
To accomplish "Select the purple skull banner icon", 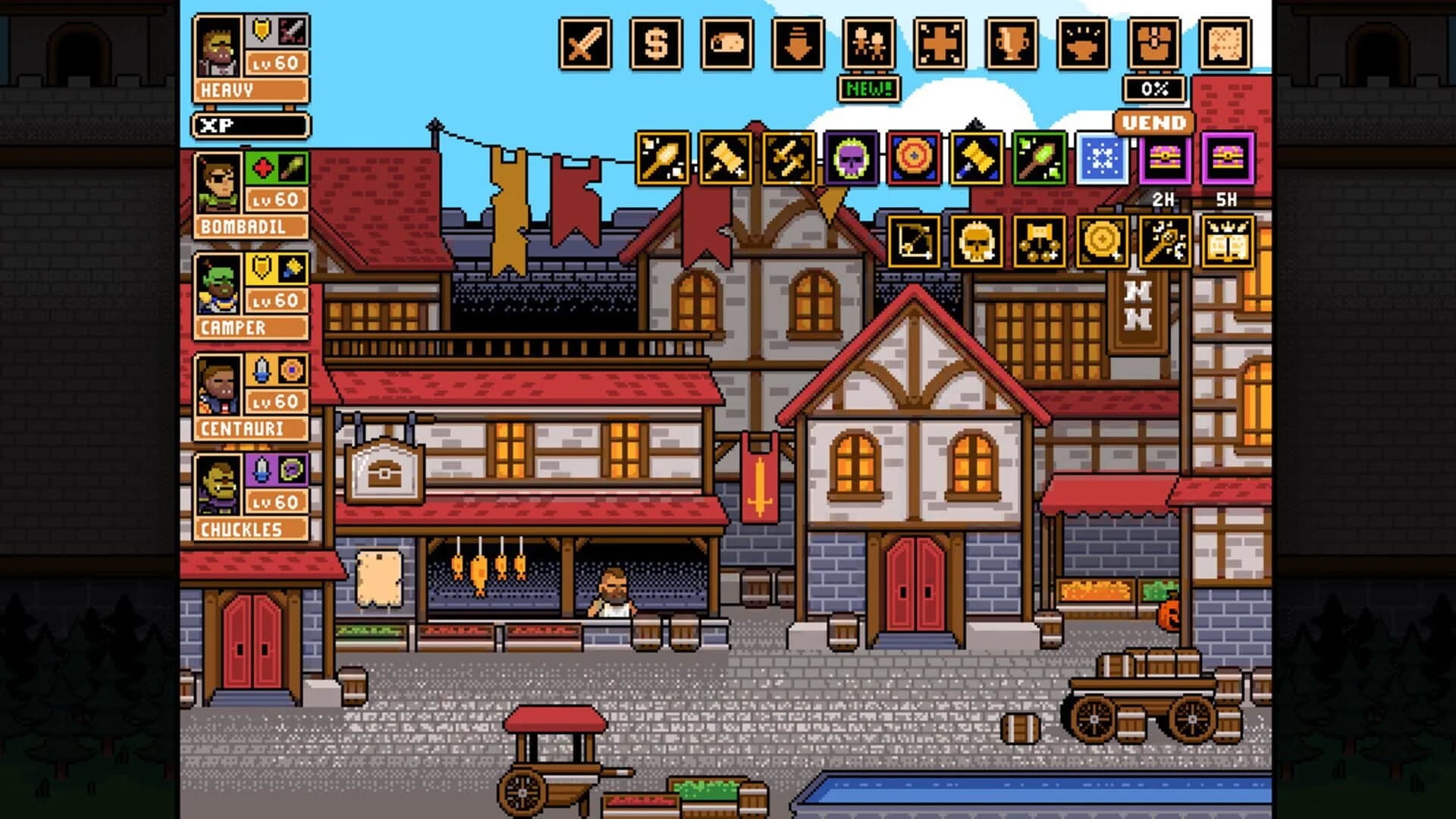I will [x=852, y=161].
